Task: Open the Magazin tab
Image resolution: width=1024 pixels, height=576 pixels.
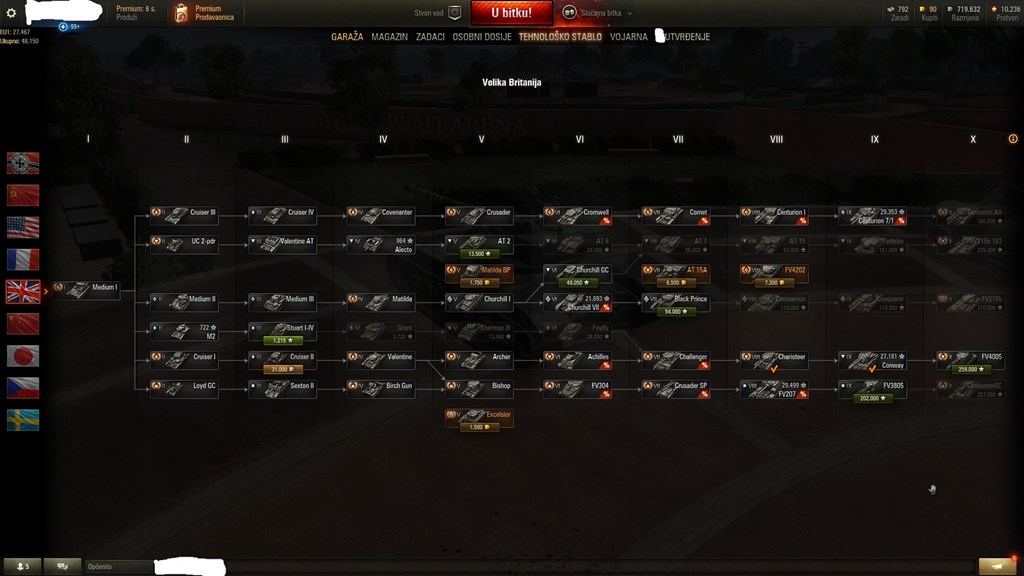Action: [389, 37]
